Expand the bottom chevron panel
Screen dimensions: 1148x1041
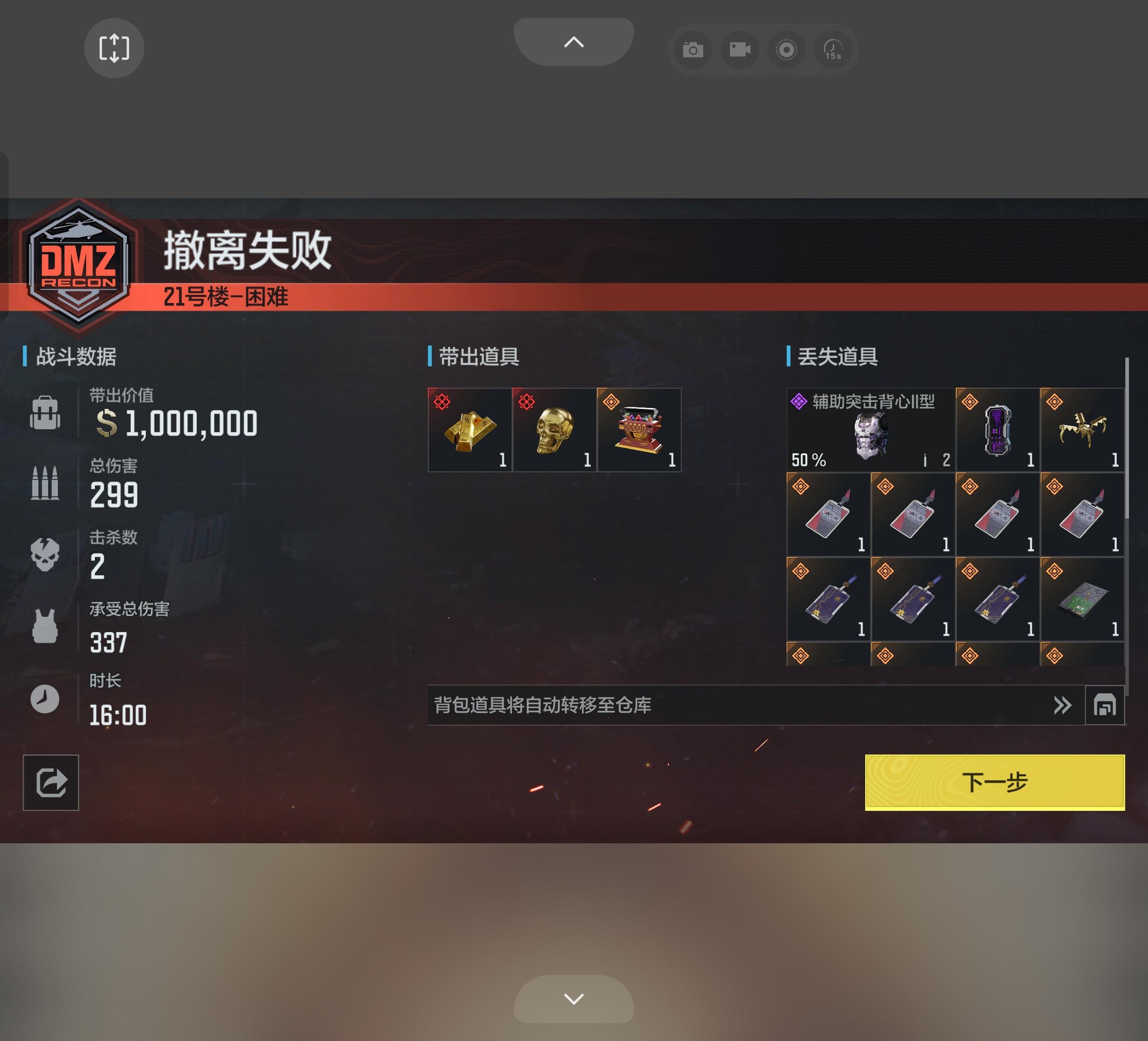click(574, 1000)
